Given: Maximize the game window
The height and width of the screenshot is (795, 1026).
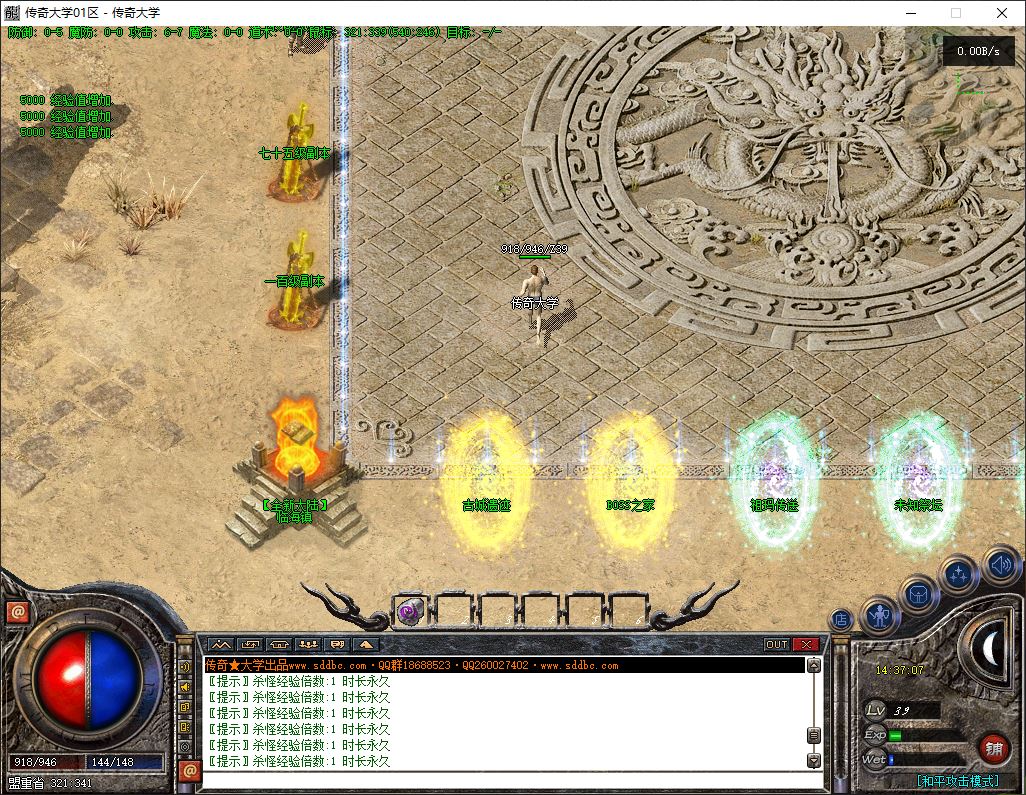Looking at the screenshot, I should [x=955, y=13].
